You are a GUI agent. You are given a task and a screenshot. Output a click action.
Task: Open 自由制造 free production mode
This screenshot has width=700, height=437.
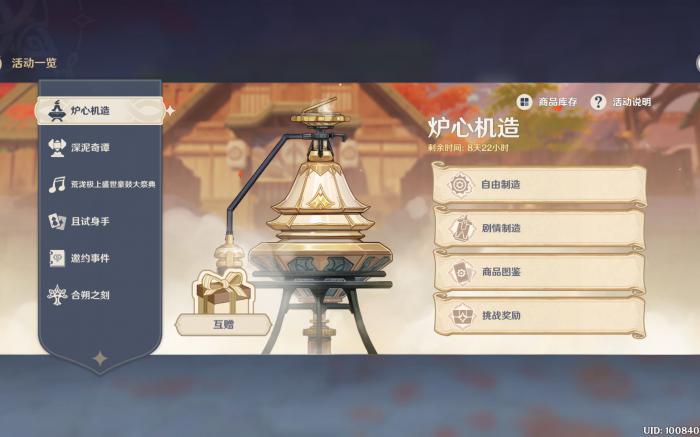[538, 185]
